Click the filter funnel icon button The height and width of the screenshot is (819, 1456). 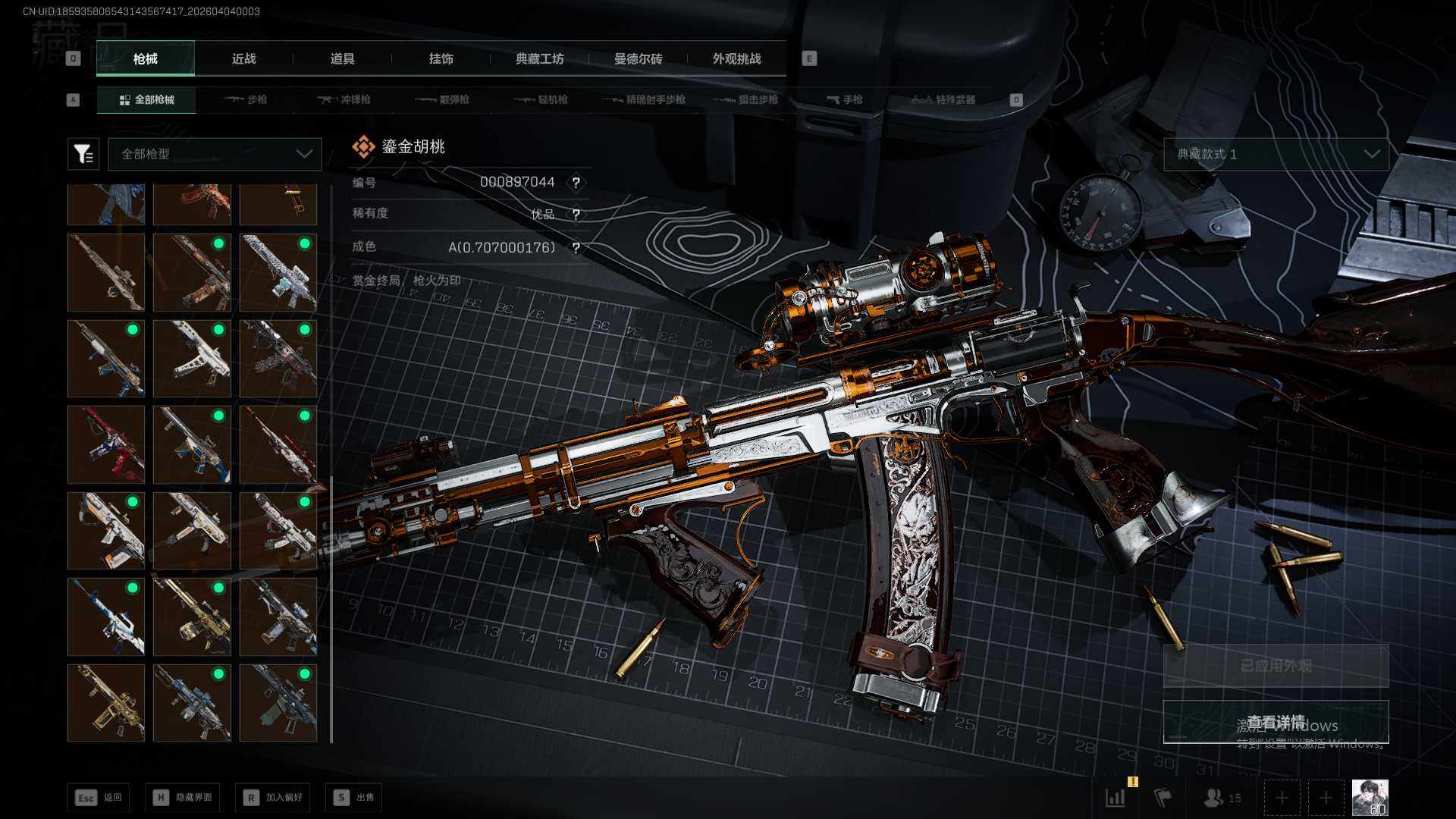click(x=83, y=154)
